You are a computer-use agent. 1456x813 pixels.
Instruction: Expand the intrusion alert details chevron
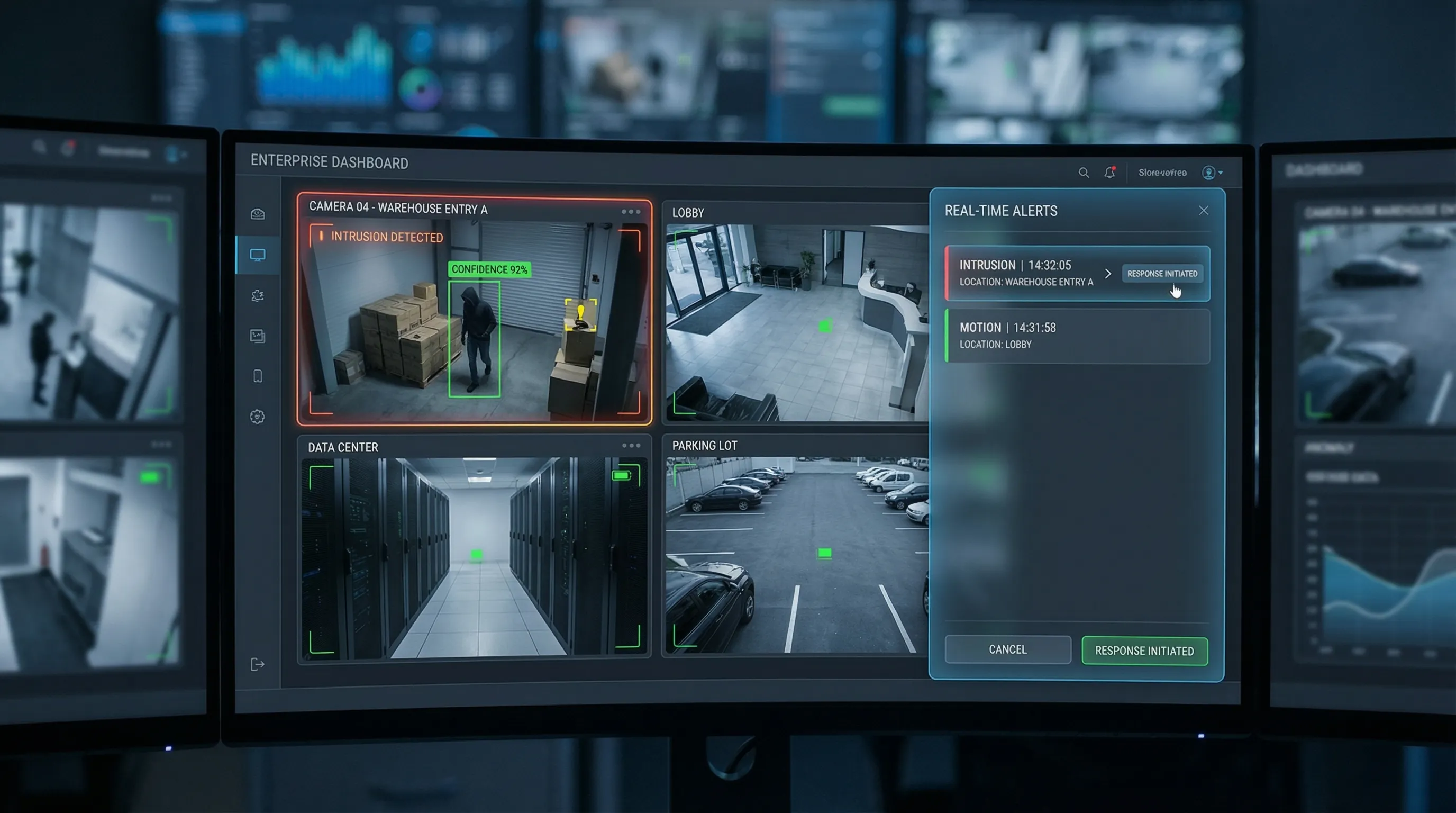[x=1108, y=274]
